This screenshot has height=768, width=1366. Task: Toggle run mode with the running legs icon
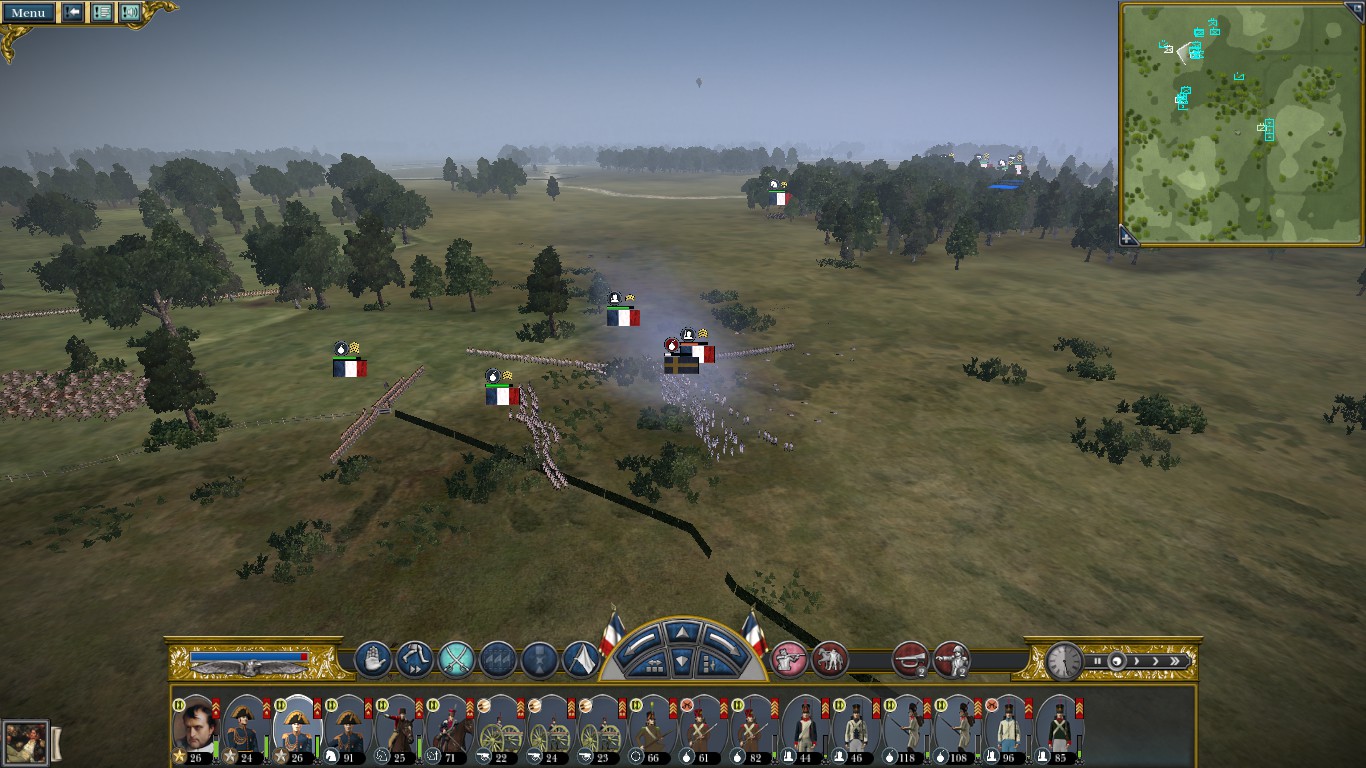coord(414,659)
